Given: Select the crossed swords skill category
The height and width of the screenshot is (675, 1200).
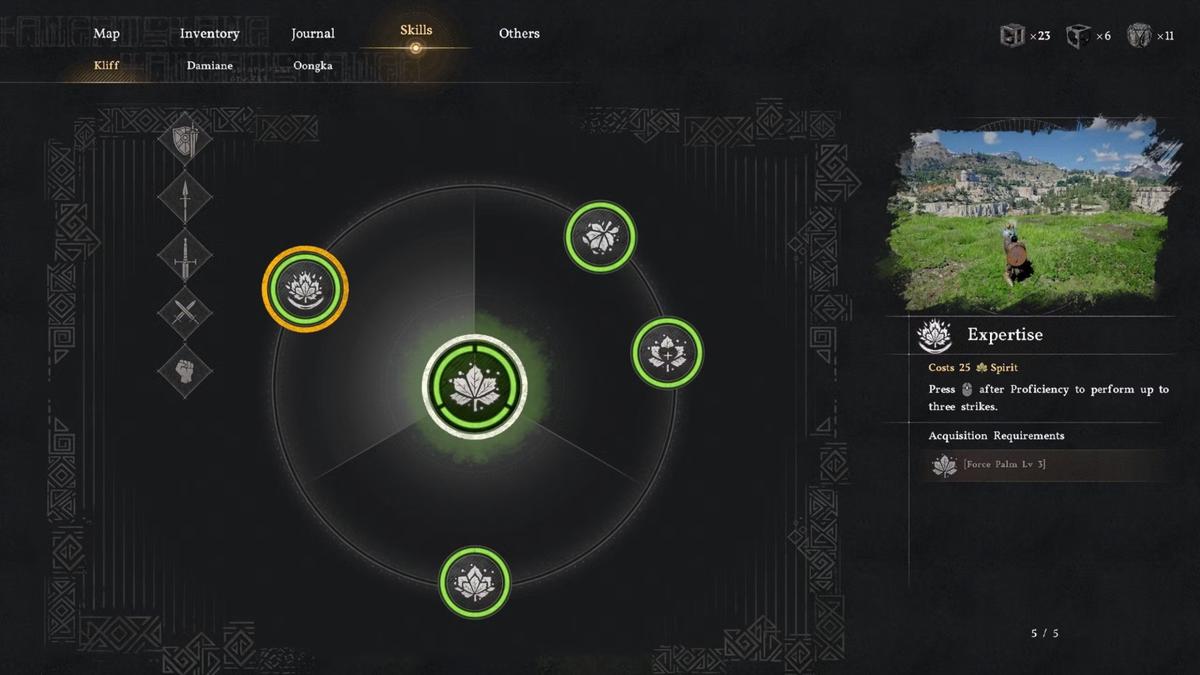Looking at the screenshot, I should coord(185,313).
